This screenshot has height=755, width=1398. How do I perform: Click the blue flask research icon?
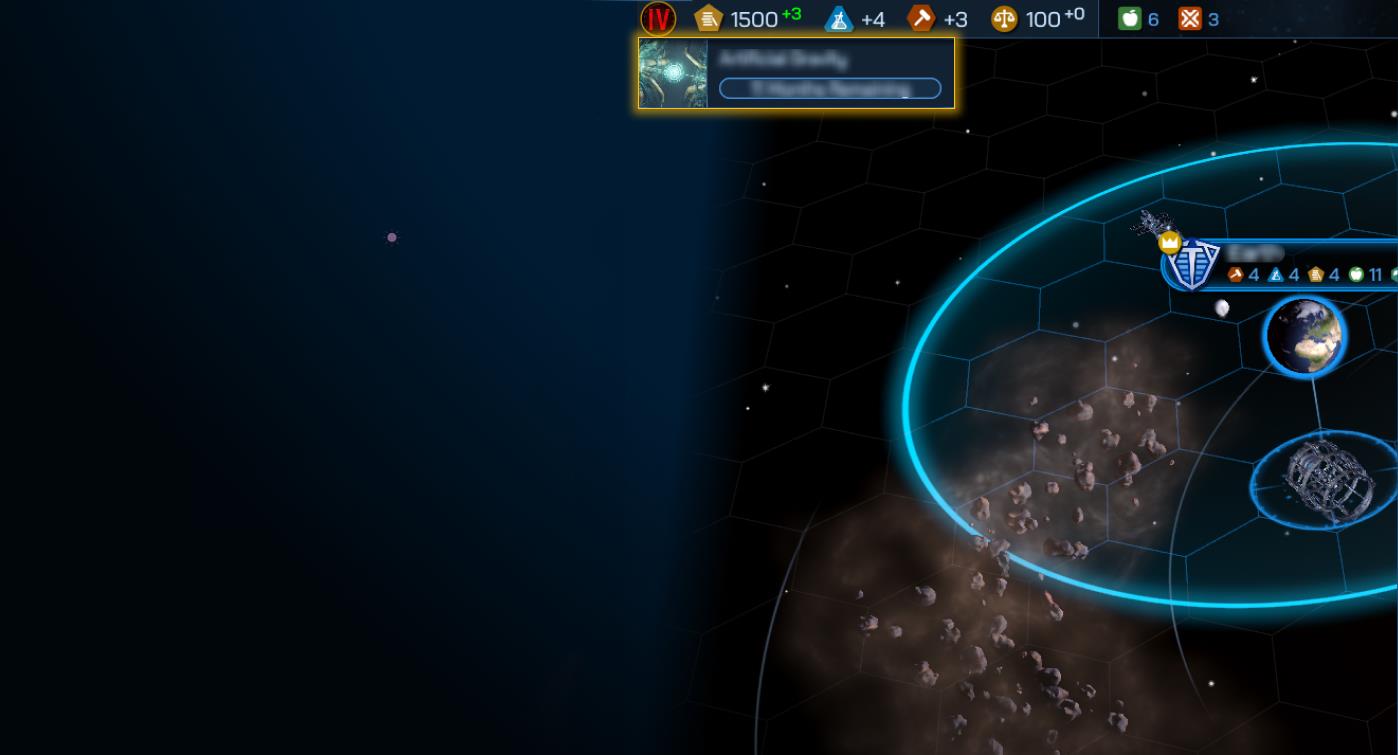[839, 18]
